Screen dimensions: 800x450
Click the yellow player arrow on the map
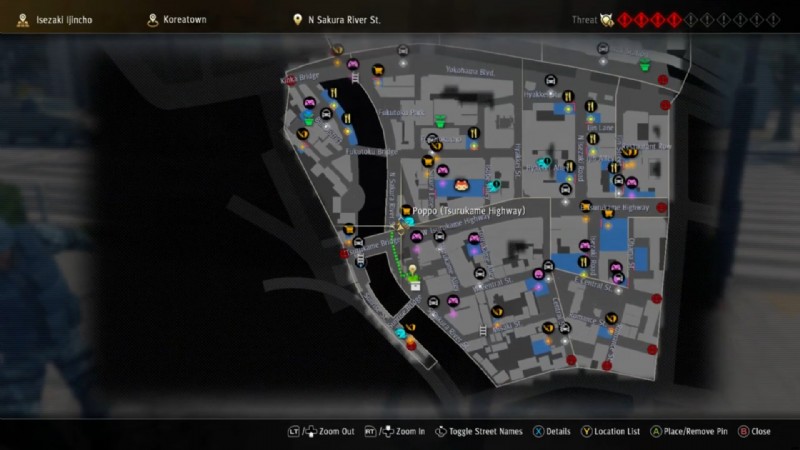(399, 229)
